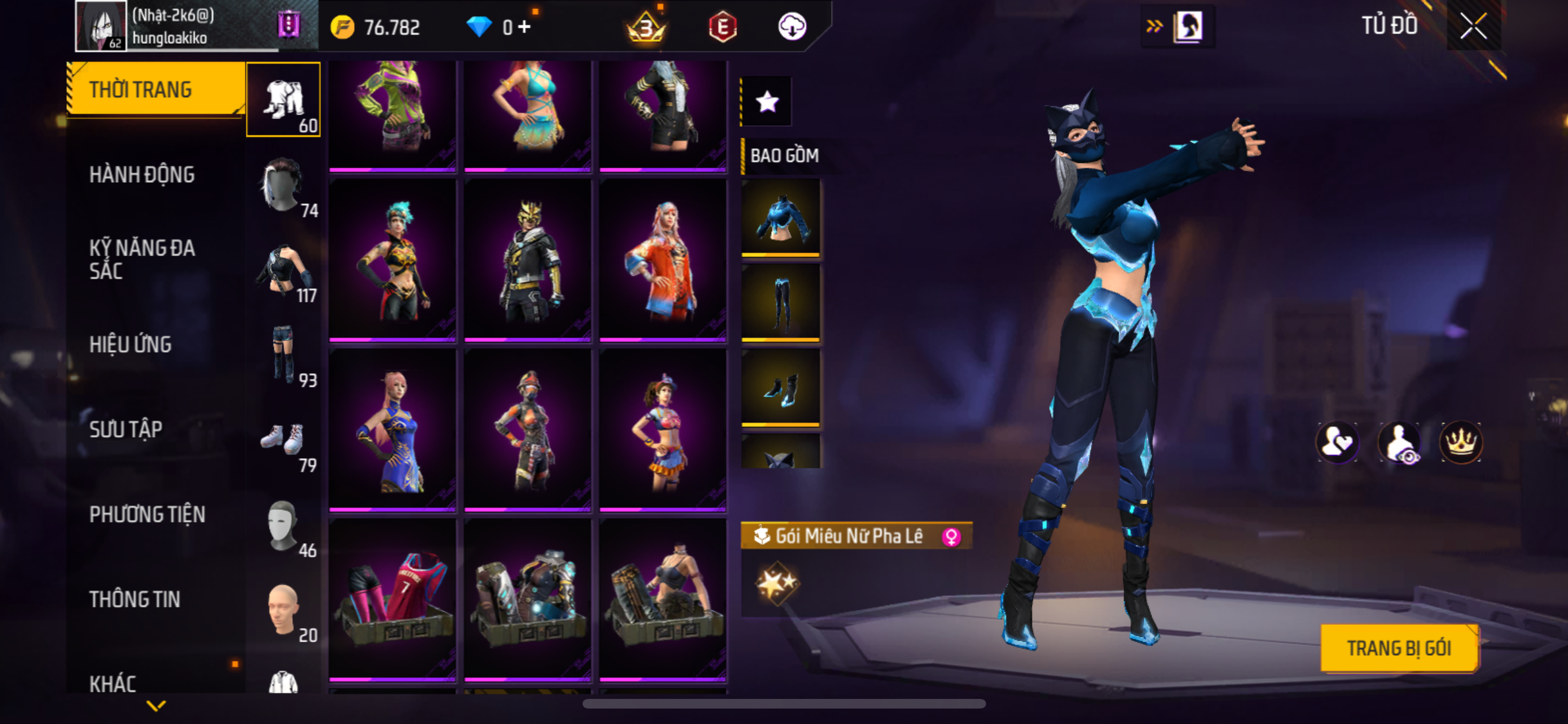Close the Tủ Đồ wardrobe screen
The height and width of the screenshot is (724, 1568).
coord(1473,27)
